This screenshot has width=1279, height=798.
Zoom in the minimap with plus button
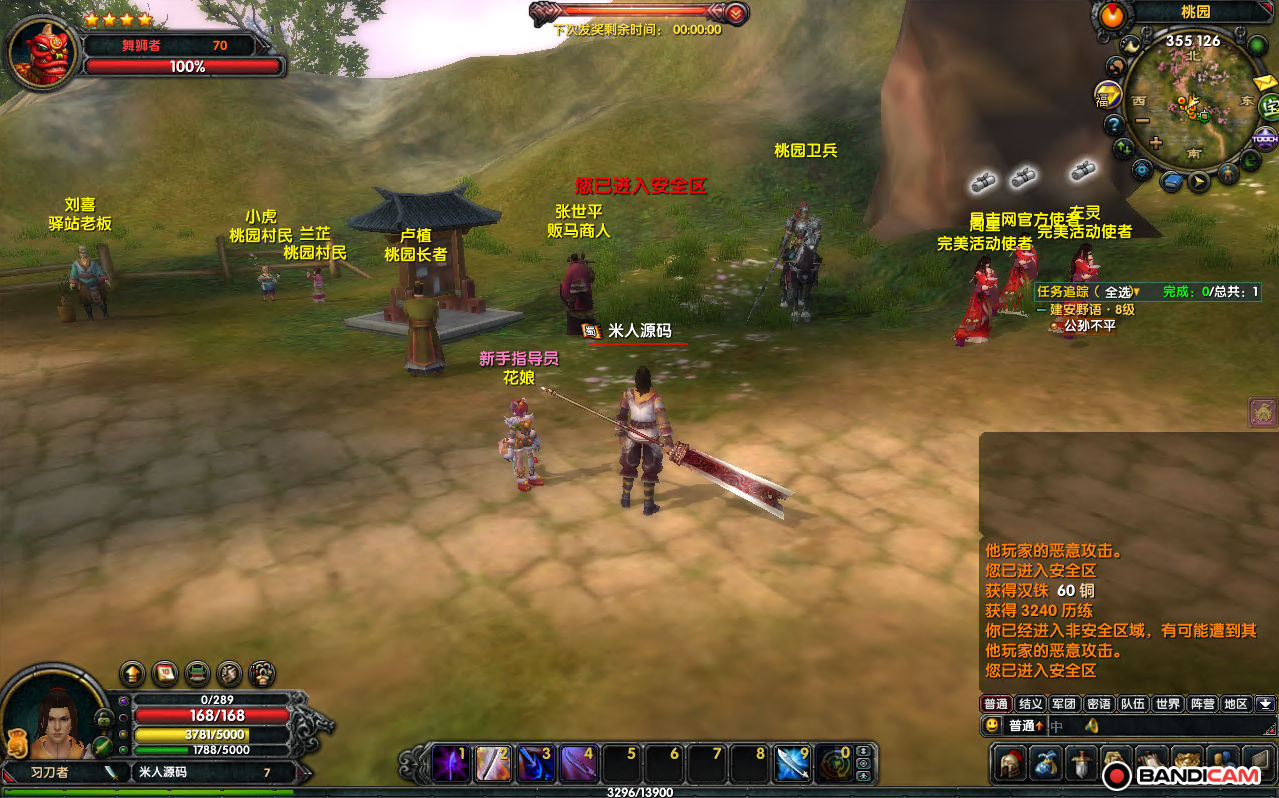tap(1156, 142)
